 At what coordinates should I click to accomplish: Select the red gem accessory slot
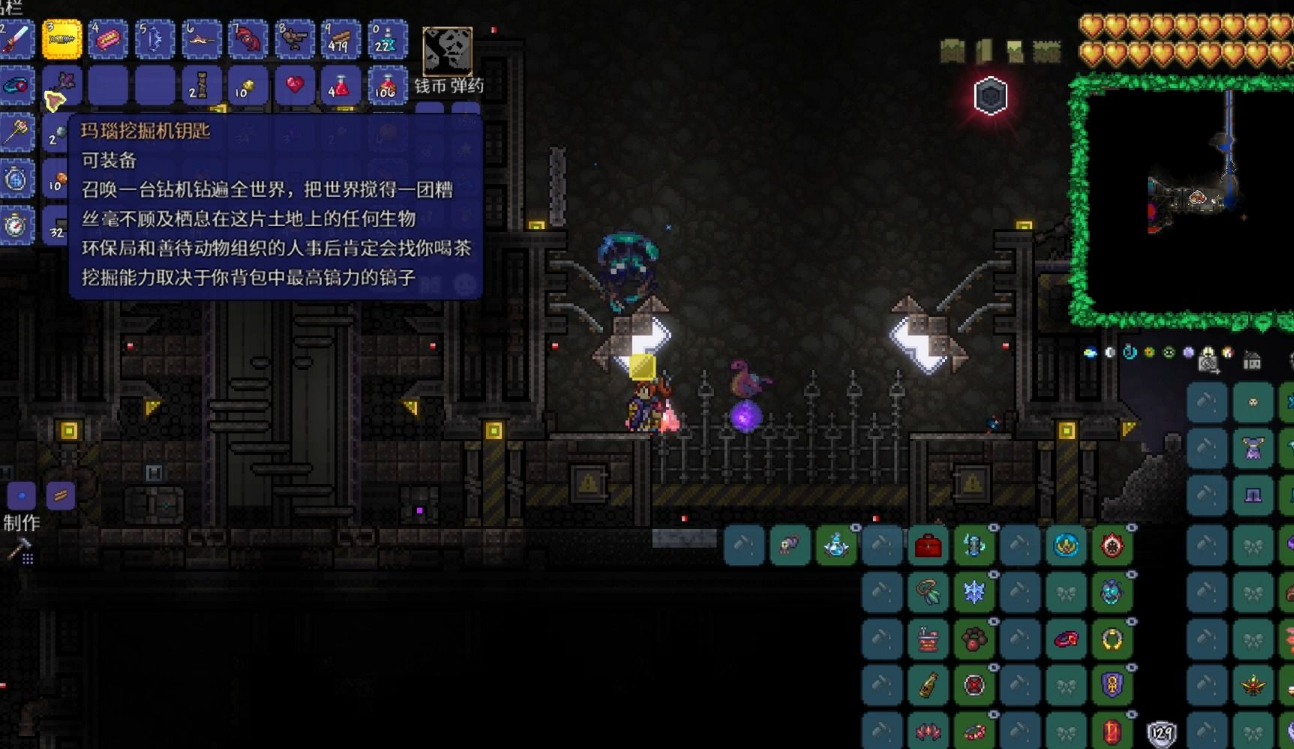[x=1112, y=731]
